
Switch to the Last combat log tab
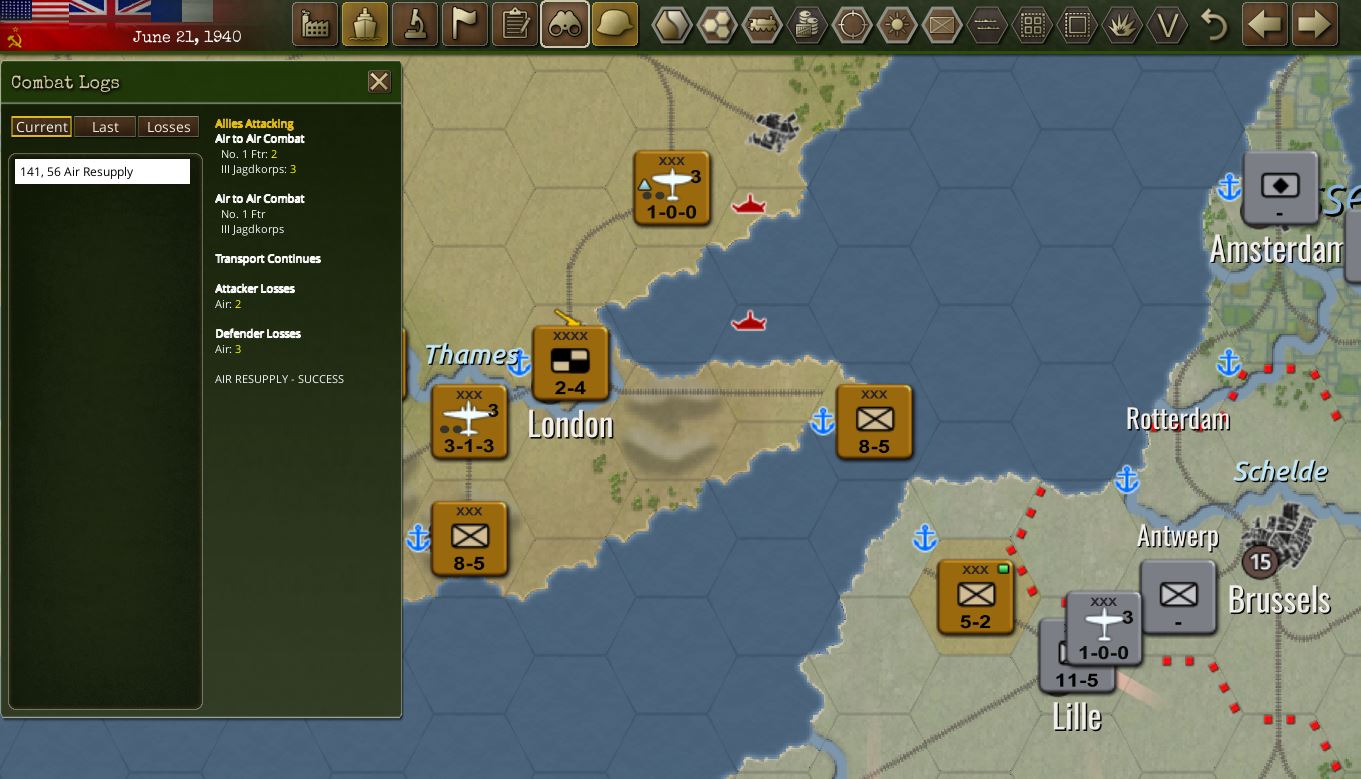coord(105,127)
